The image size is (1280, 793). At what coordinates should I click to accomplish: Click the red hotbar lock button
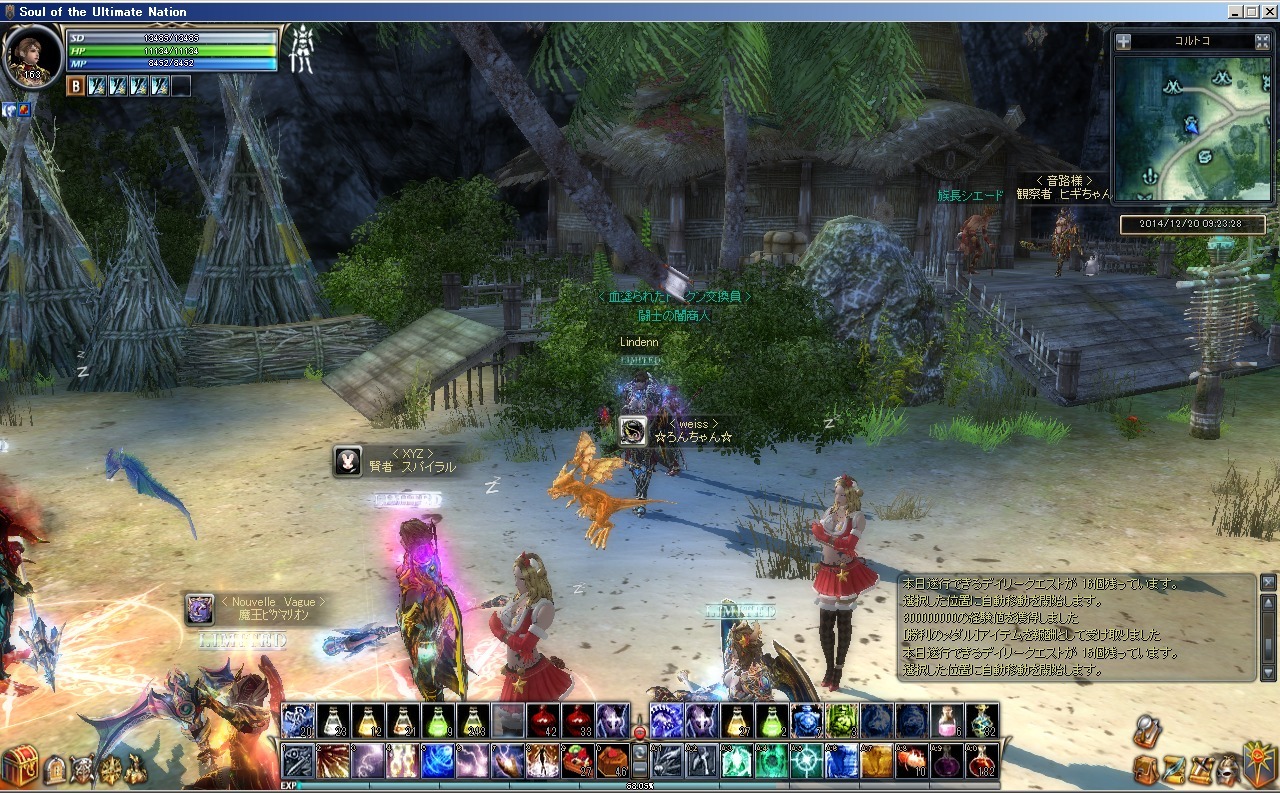tap(640, 733)
